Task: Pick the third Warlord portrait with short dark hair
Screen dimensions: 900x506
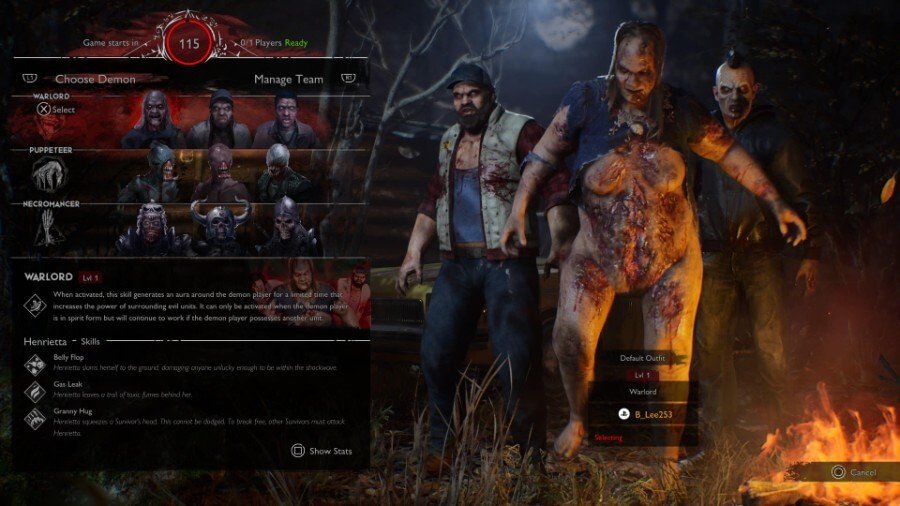Action: click(x=285, y=120)
